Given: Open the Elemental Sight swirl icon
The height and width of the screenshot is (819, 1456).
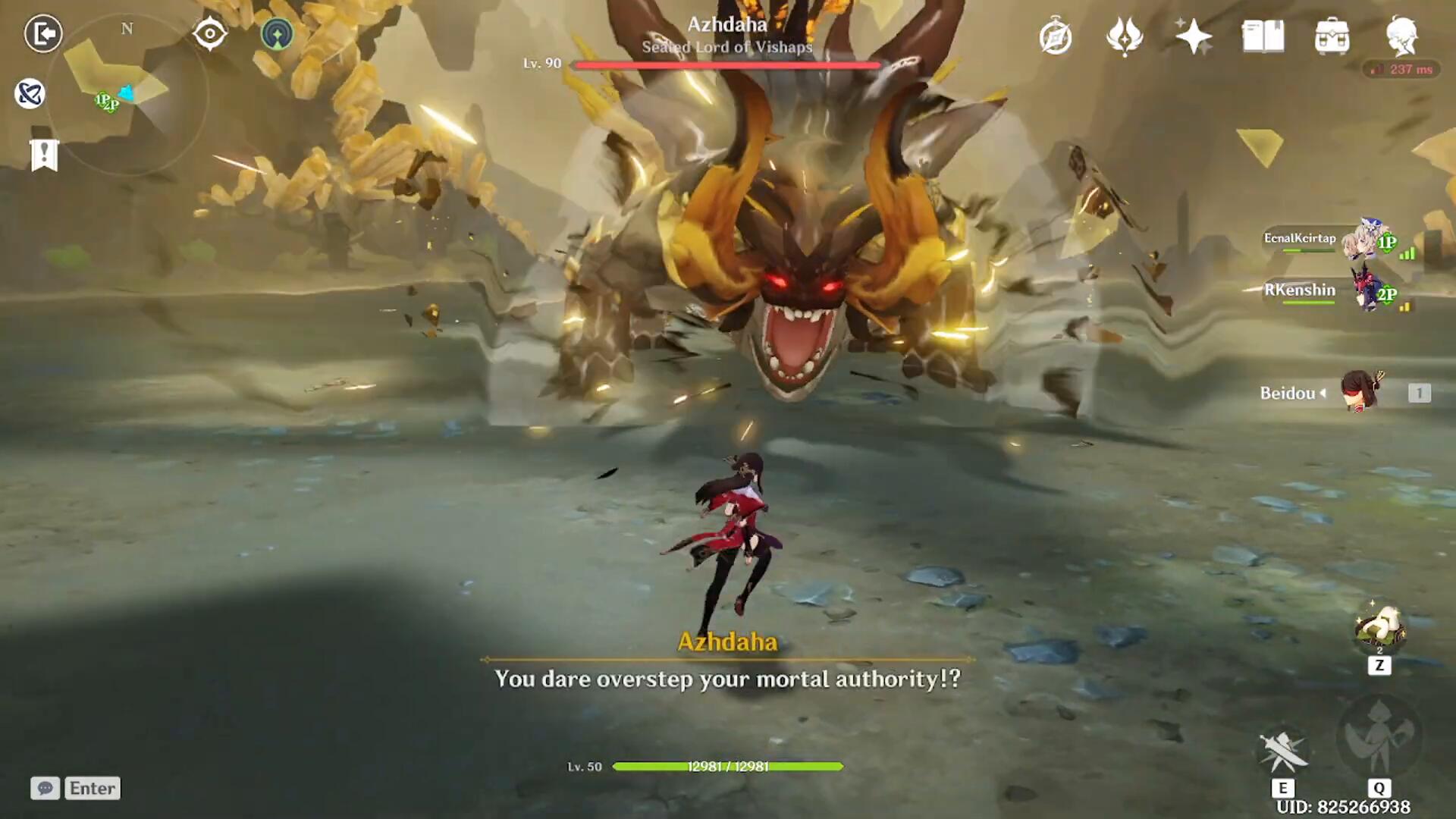Looking at the screenshot, I should pyautogui.click(x=30, y=93).
